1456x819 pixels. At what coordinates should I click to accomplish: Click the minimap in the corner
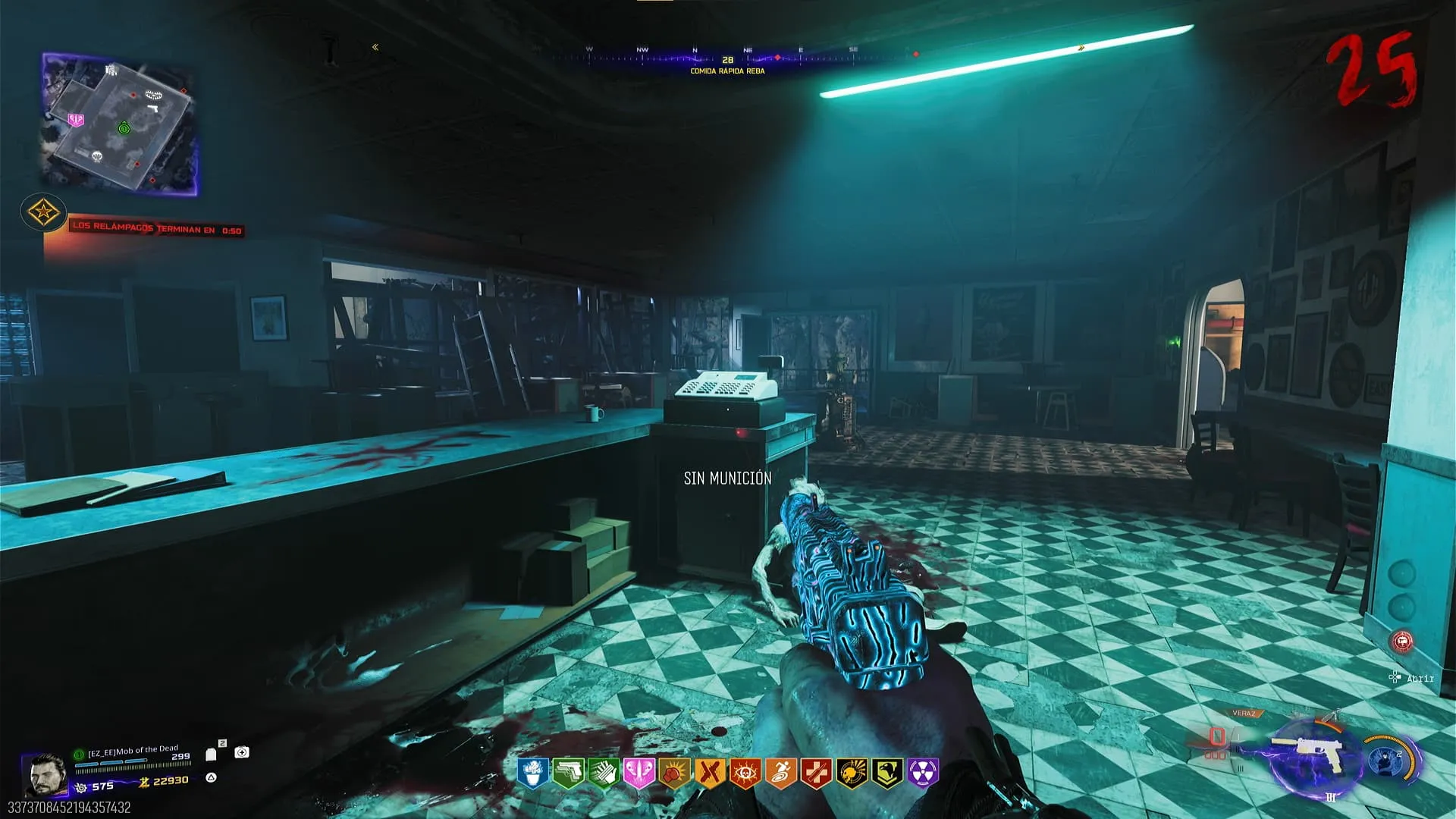[120, 124]
